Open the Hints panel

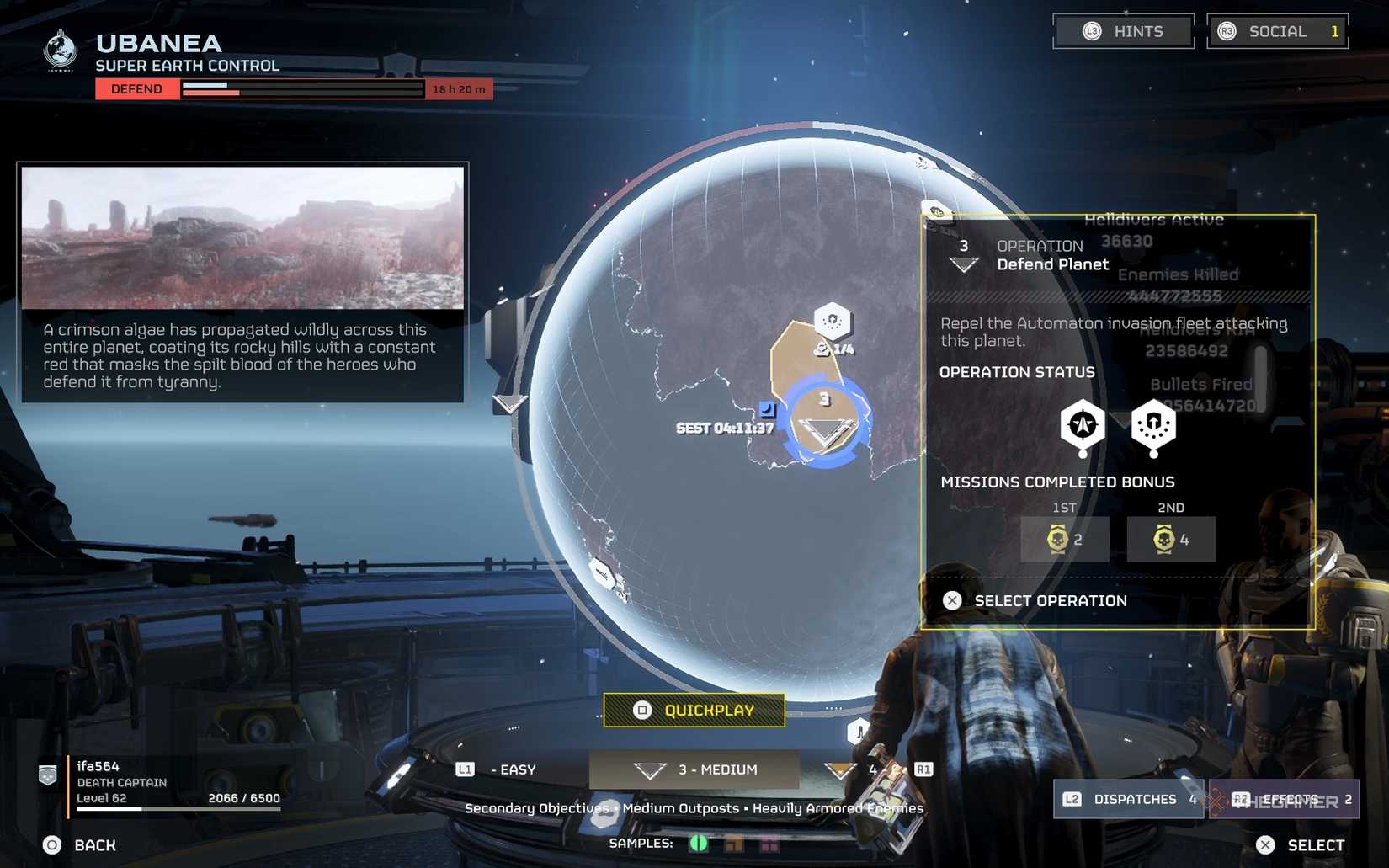point(1123,32)
